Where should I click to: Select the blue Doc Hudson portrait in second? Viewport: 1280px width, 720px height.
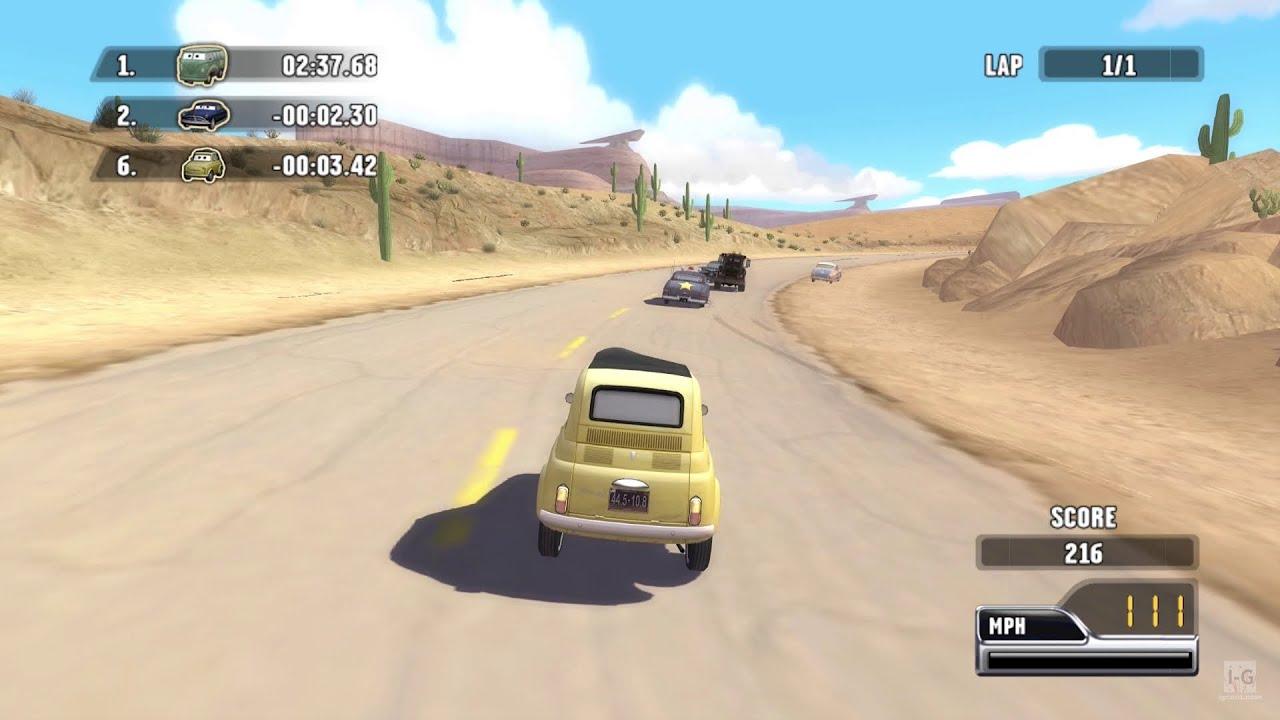[204, 115]
